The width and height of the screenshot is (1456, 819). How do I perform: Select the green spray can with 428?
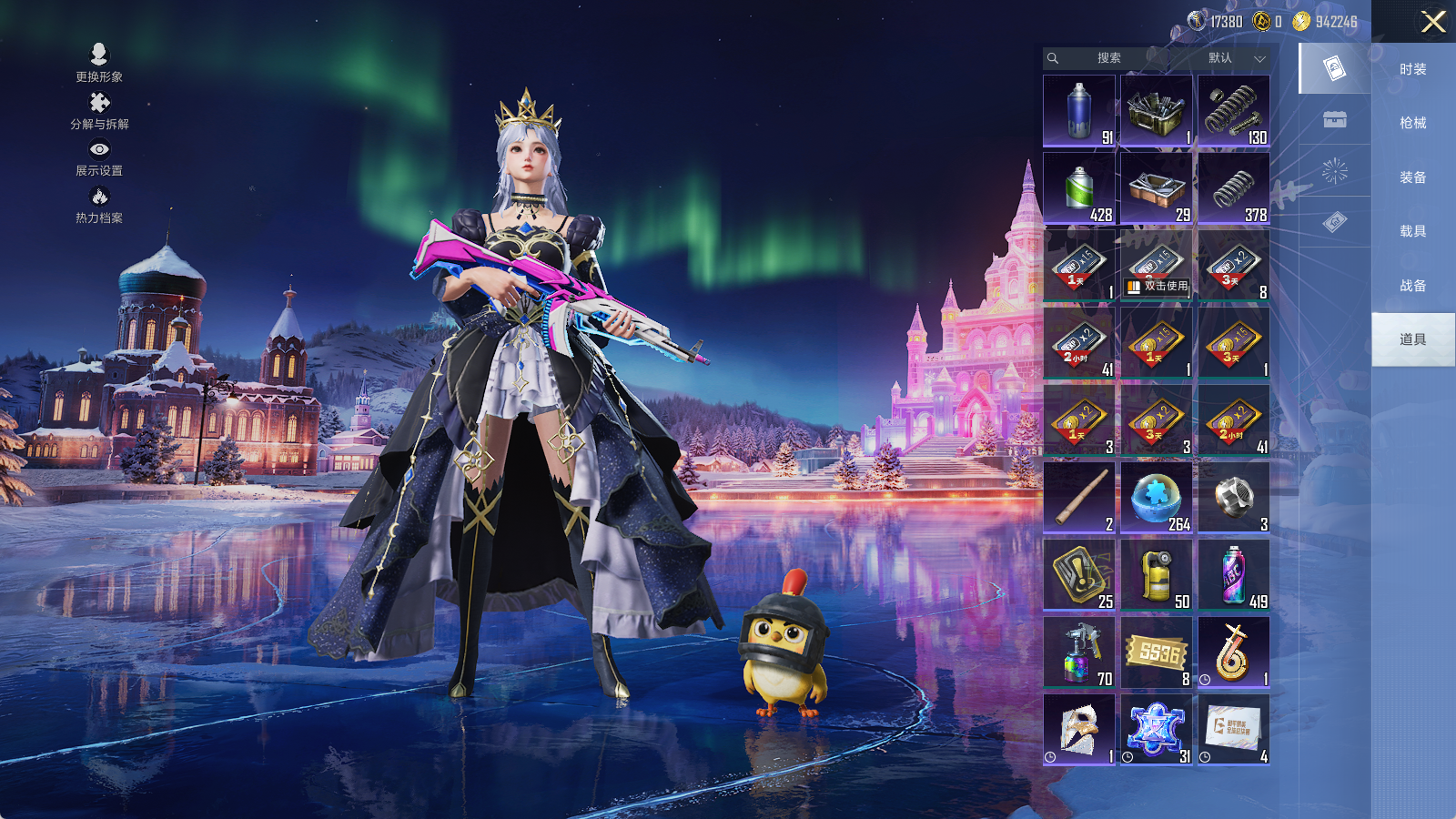tap(1079, 187)
